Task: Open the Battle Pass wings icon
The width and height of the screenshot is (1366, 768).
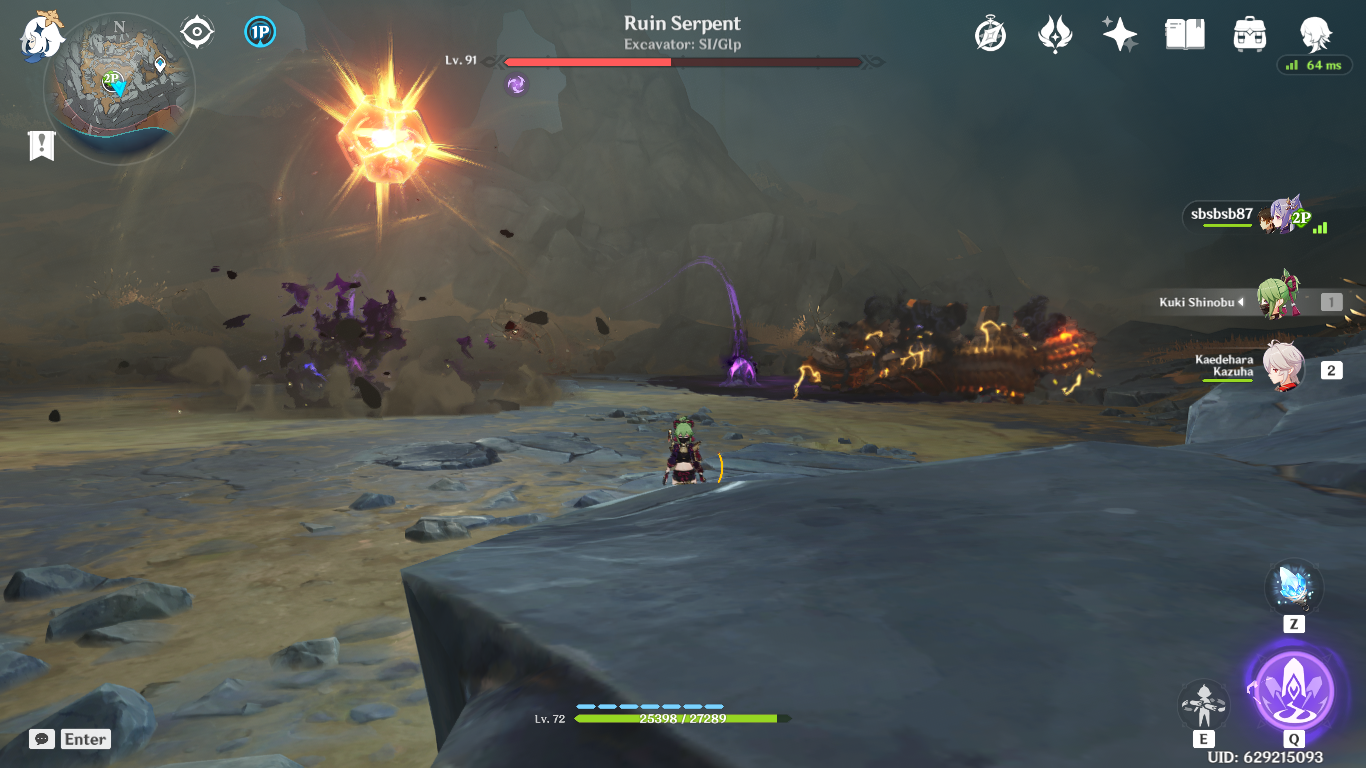Action: 1054,33
